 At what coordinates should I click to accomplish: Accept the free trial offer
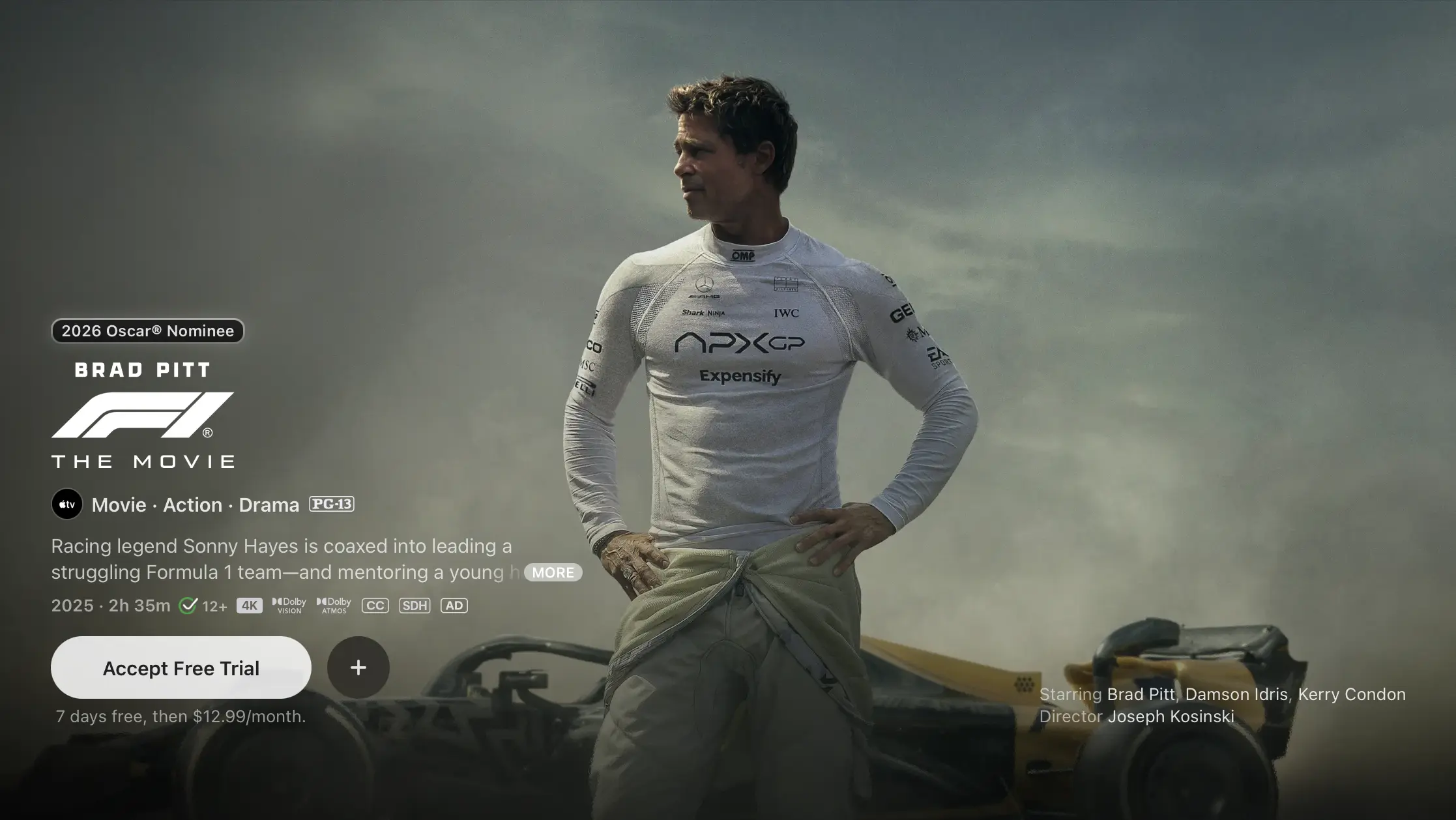click(181, 667)
